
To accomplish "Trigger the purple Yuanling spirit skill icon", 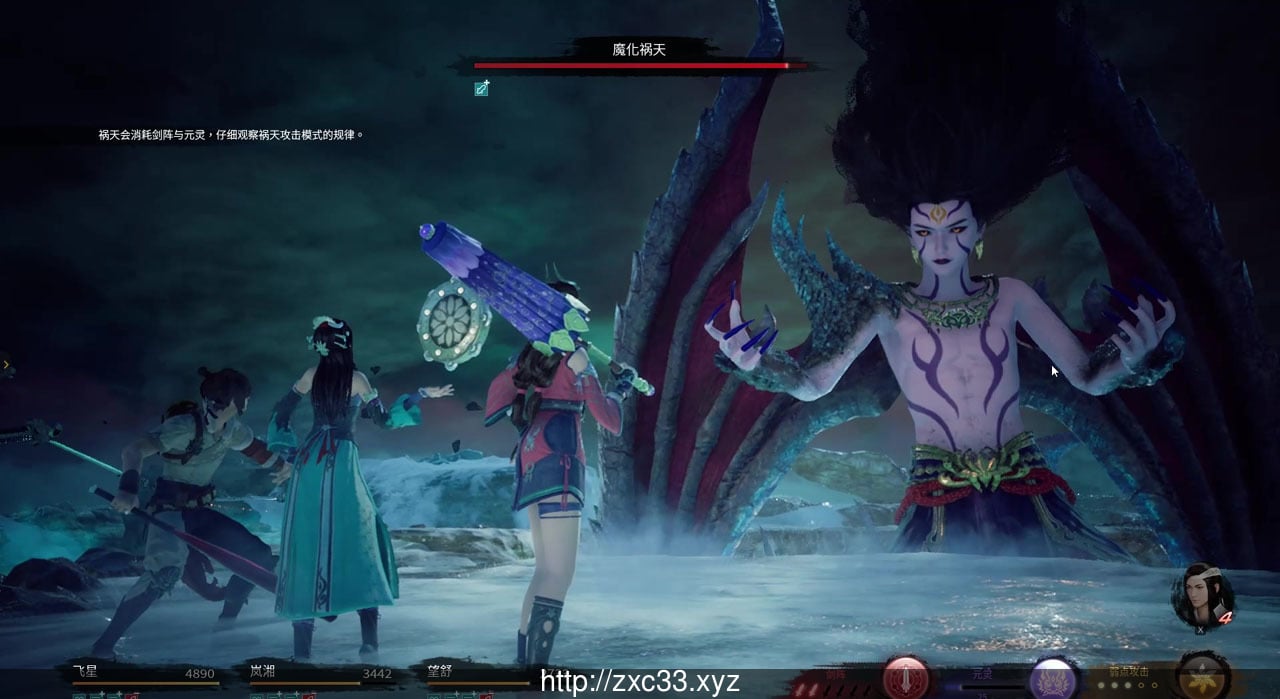I will pos(1052,678).
